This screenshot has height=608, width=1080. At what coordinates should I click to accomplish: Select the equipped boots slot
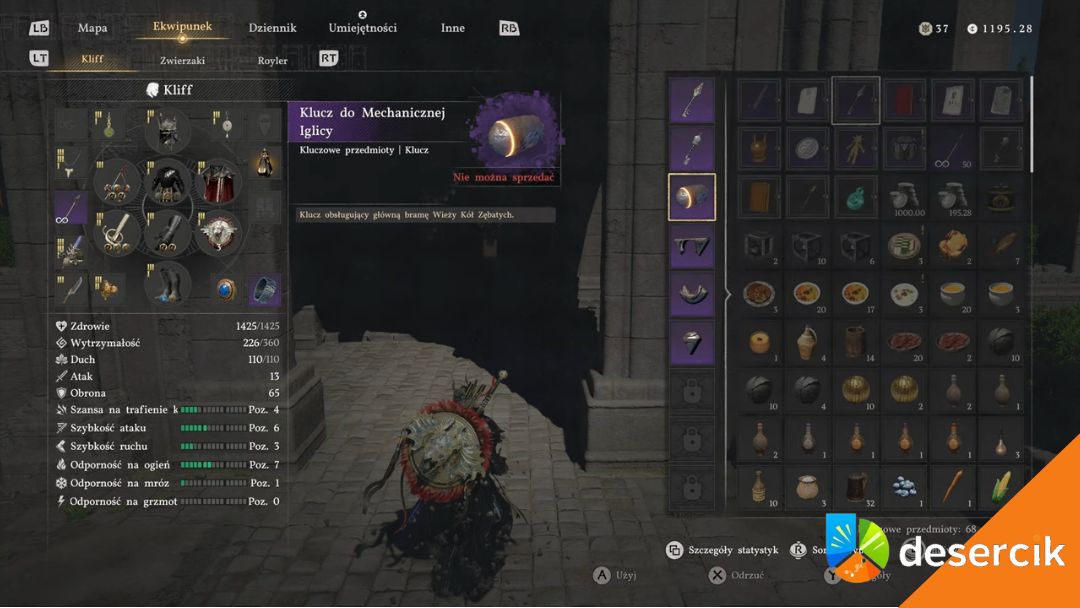click(x=167, y=284)
